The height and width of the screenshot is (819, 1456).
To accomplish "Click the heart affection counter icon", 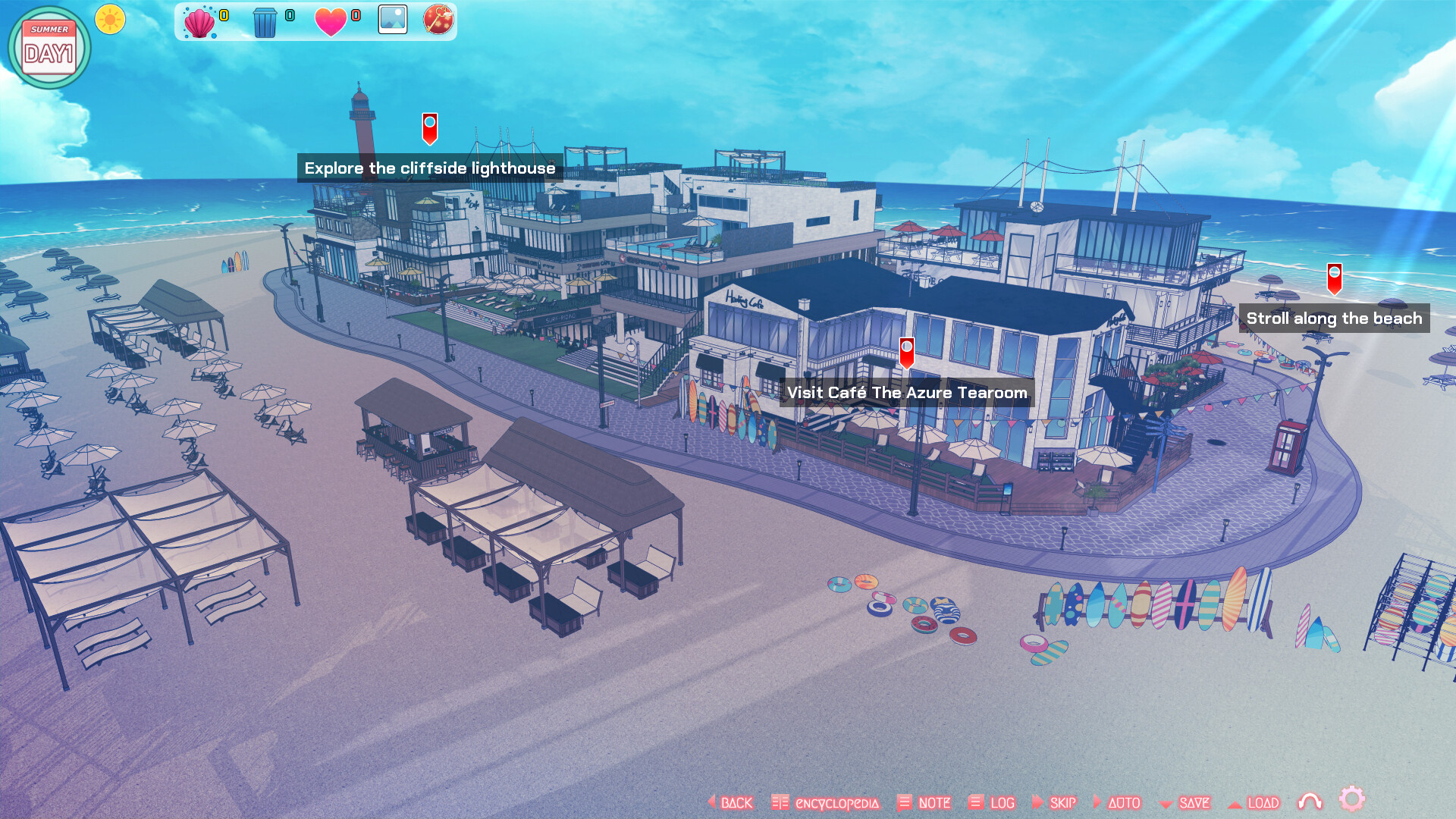I will click(x=330, y=20).
